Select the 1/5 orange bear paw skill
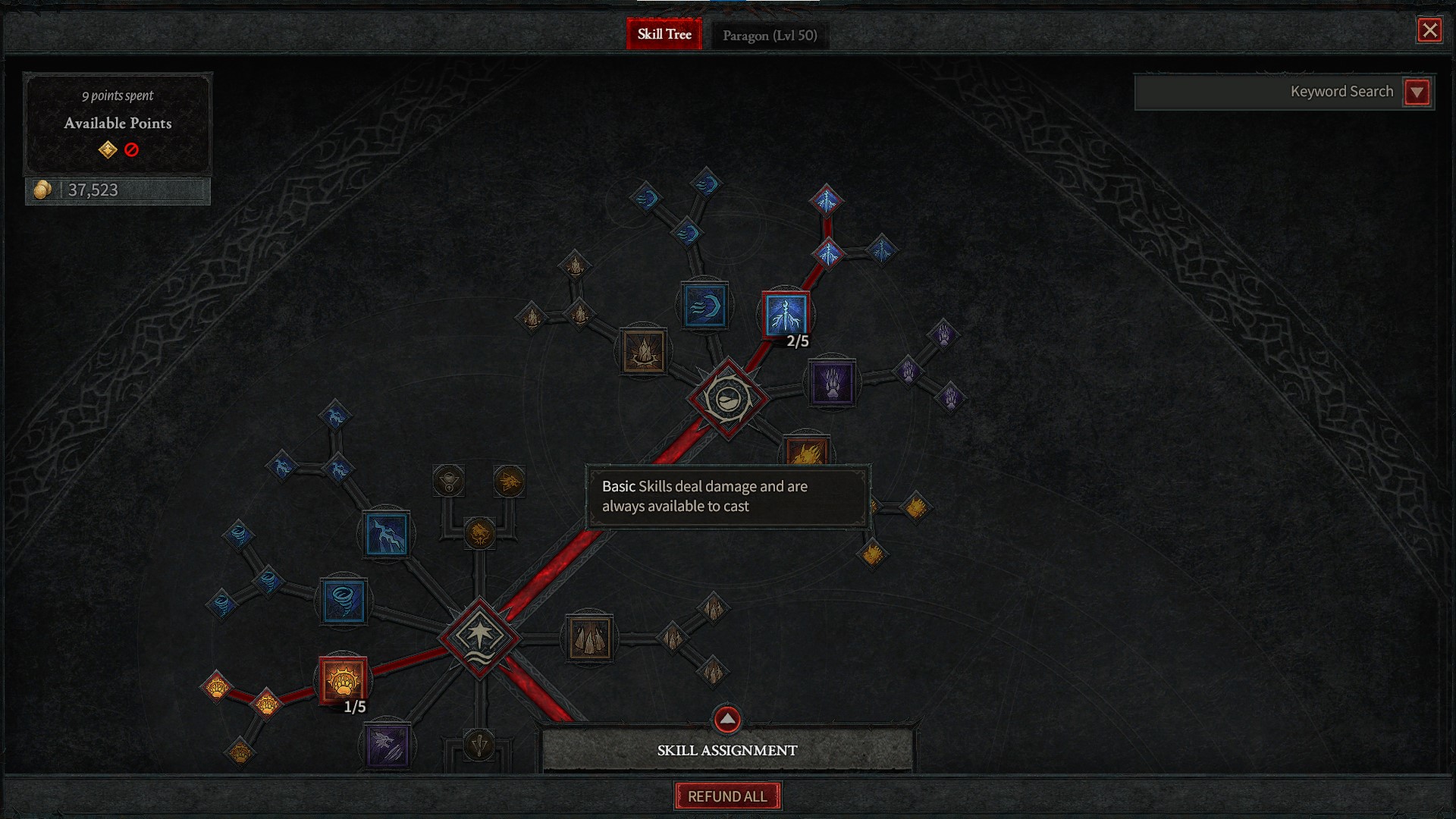Image resolution: width=1456 pixels, height=819 pixels. (x=343, y=679)
